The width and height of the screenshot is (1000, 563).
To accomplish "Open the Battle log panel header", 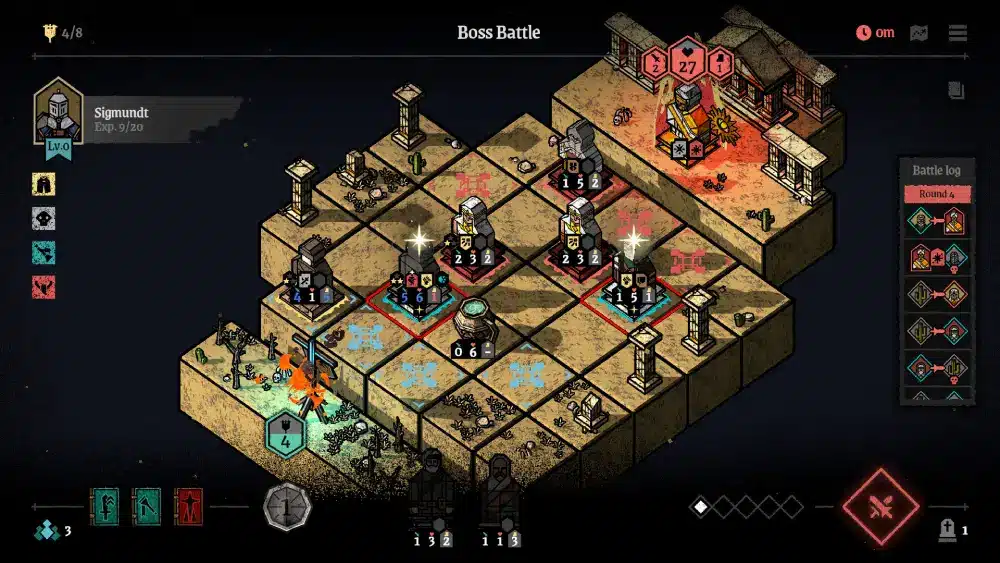I will (x=936, y=171).
